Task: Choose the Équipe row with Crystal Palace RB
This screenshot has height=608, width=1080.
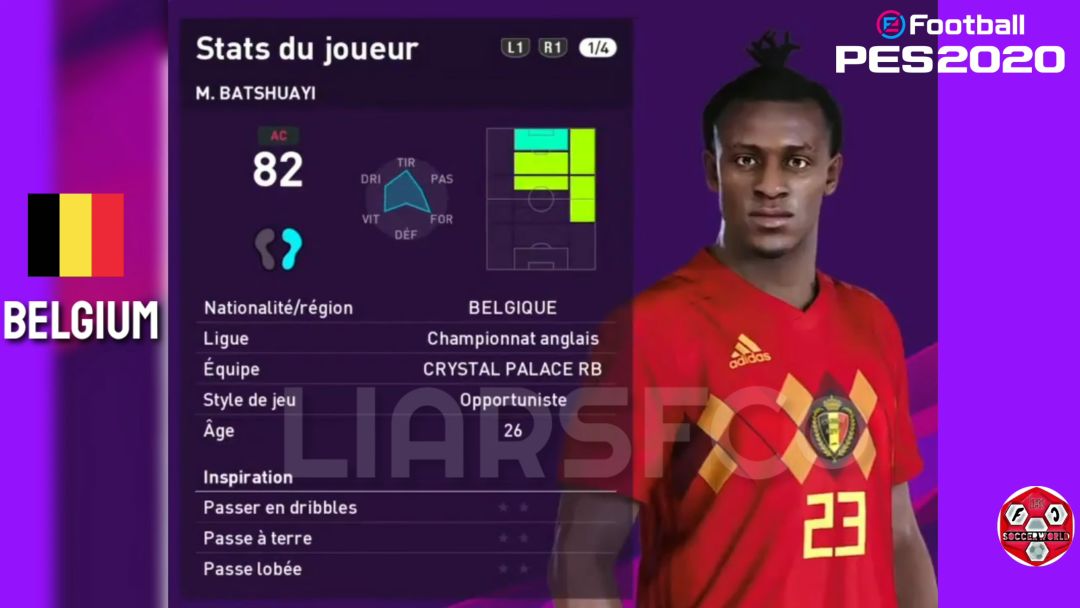Action: [403, 369]
